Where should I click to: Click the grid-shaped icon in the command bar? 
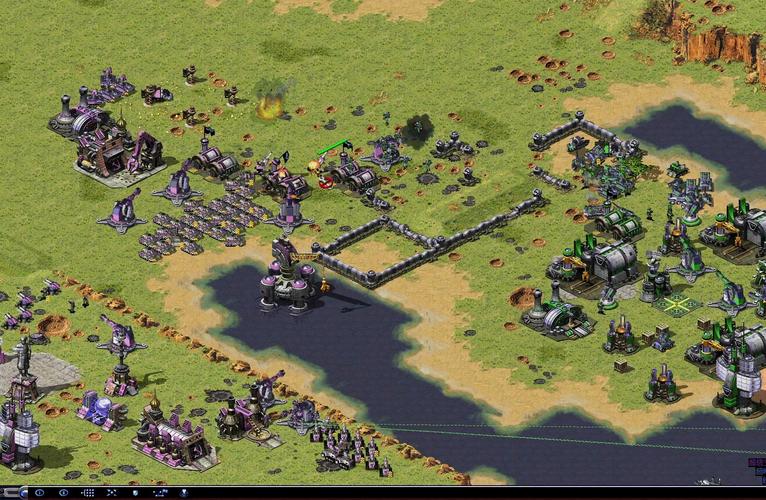click(x=88, y=493)
